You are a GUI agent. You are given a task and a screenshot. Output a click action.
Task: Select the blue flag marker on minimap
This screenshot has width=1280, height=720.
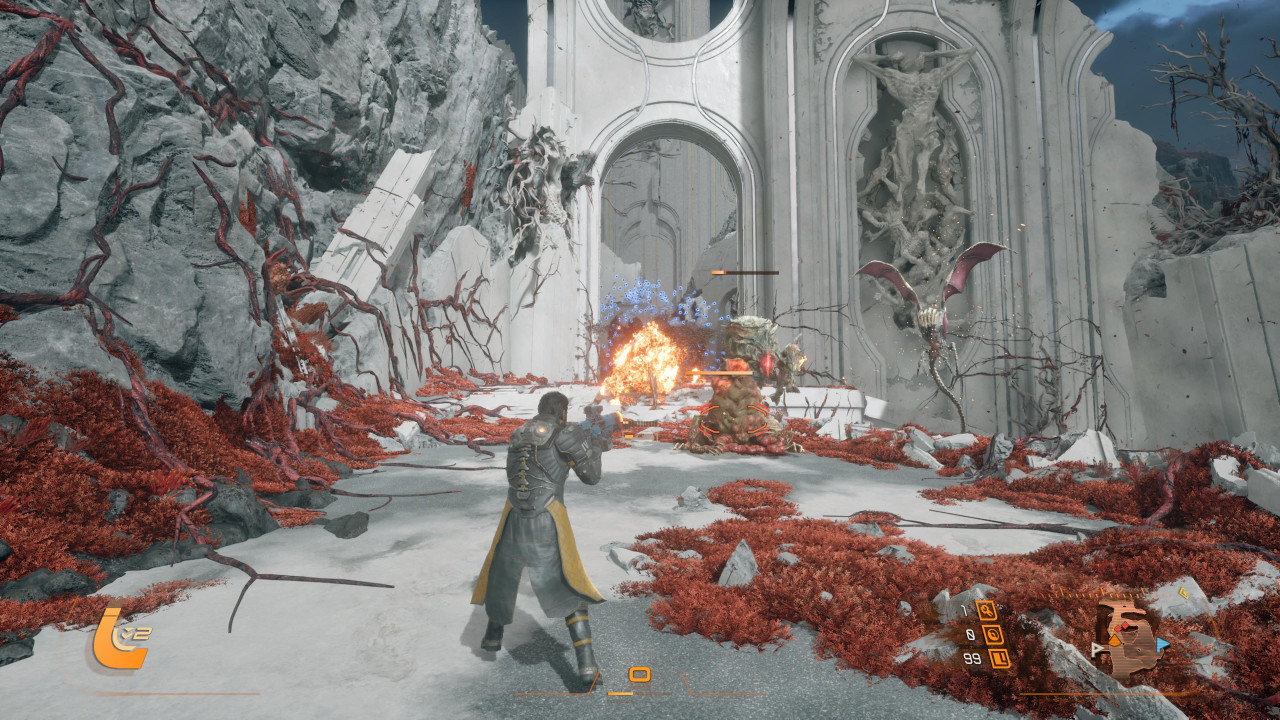(x=1162, y=645)
